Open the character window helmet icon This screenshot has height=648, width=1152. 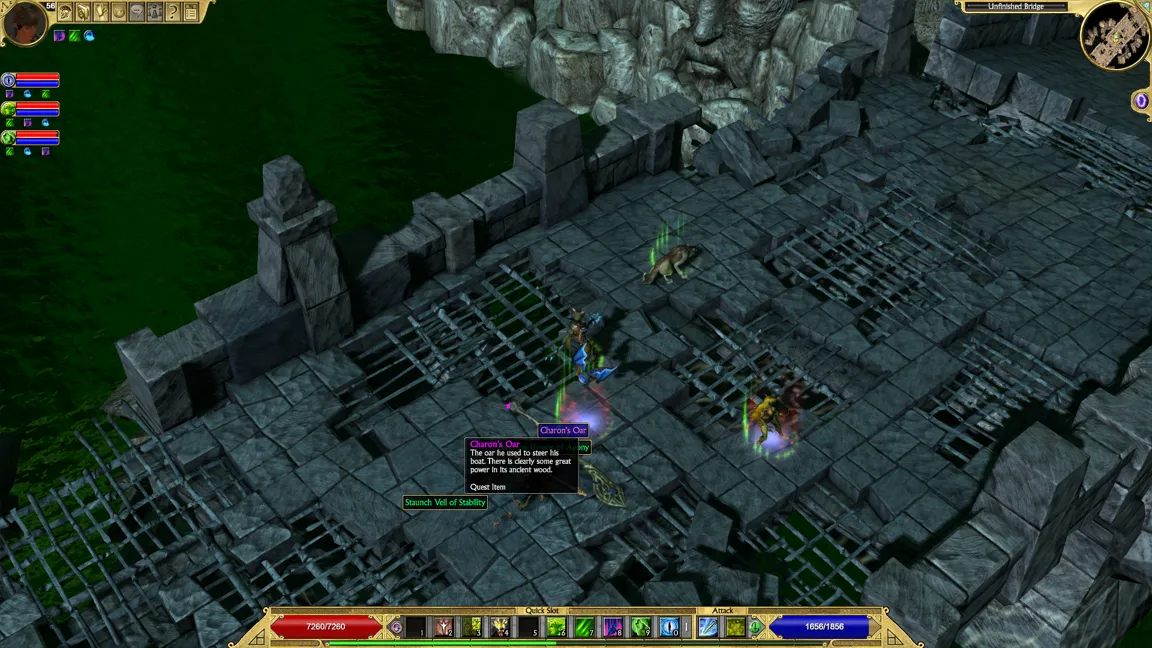(65, 12)
